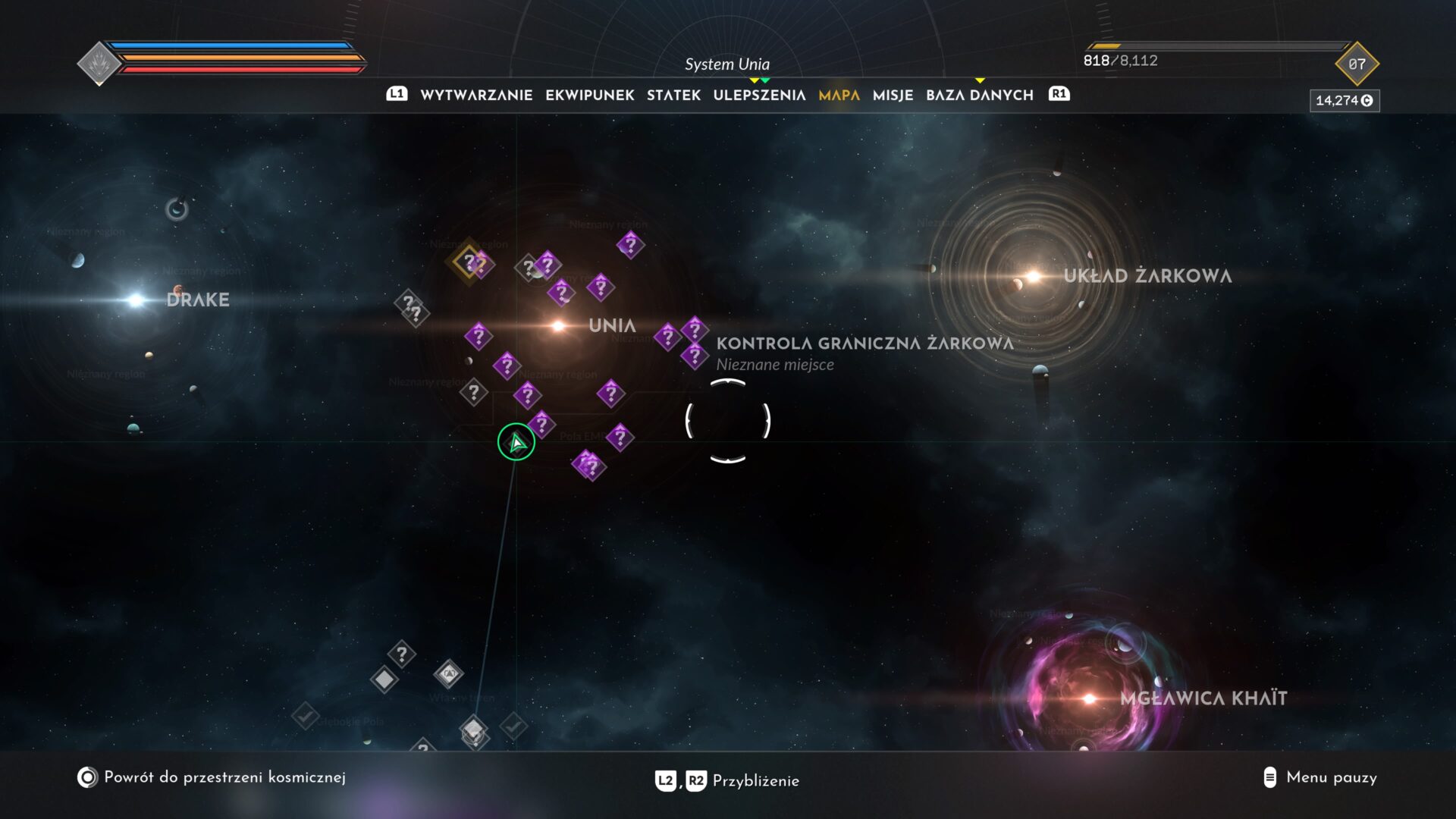The width and height of the screenshot is (1456, 819).
Task: Open Menu pauzy
Action: [x=1331, y=778]
